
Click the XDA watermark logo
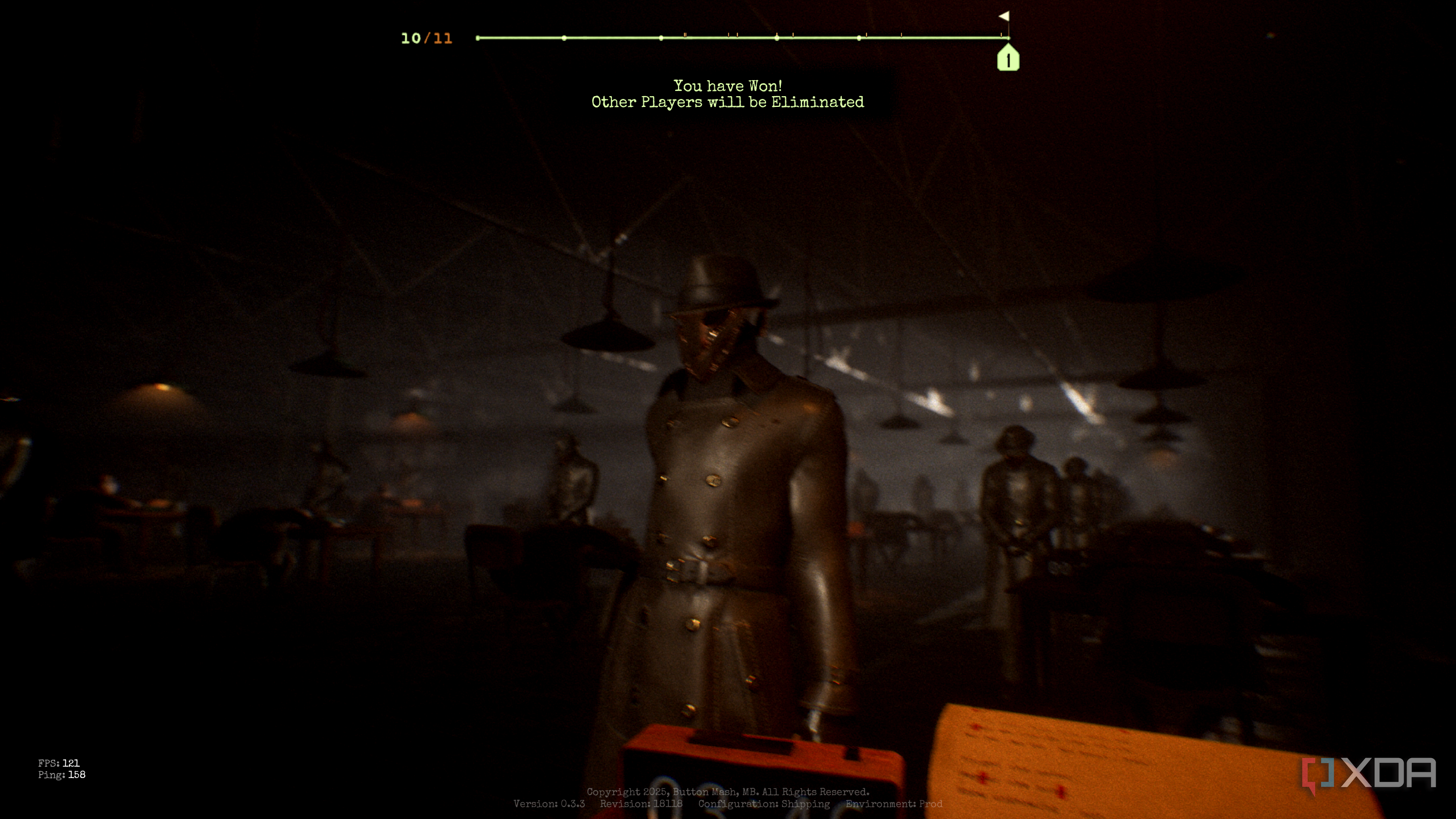1369,775
